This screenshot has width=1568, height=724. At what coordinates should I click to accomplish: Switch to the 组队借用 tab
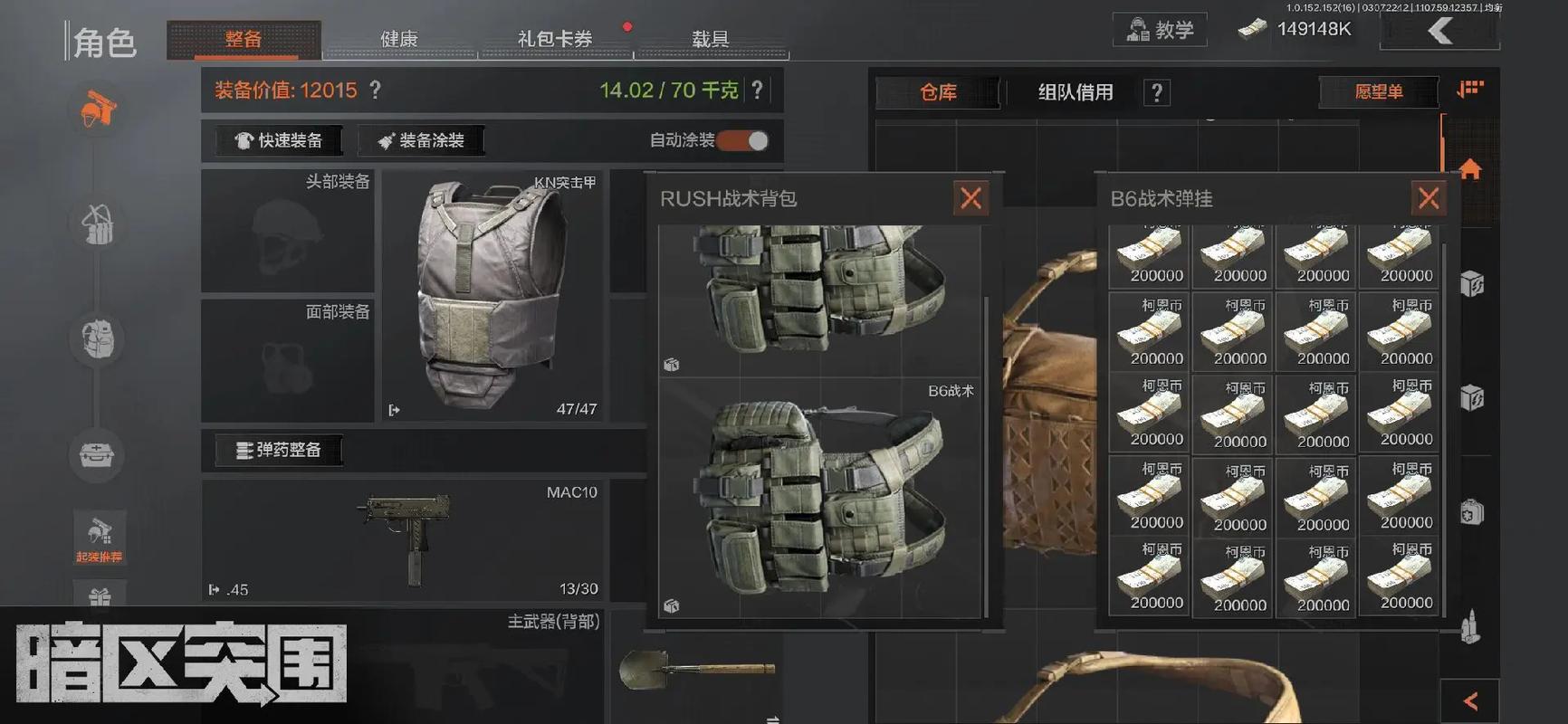point(1076,92)
